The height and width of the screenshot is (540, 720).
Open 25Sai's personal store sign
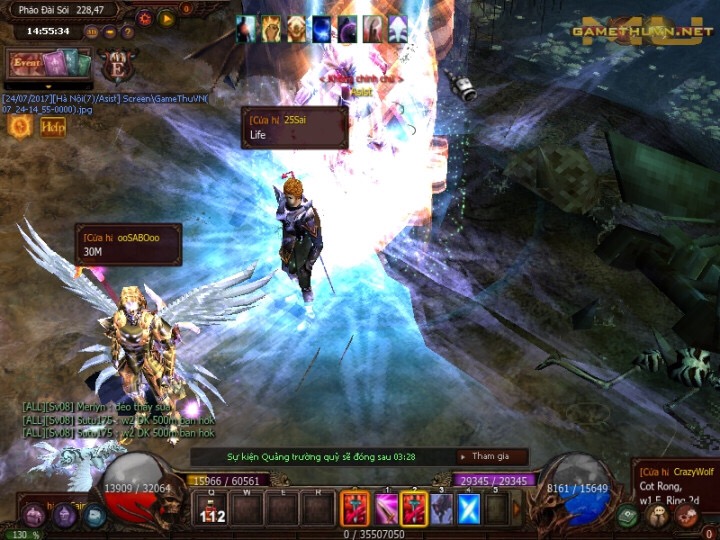294,127
